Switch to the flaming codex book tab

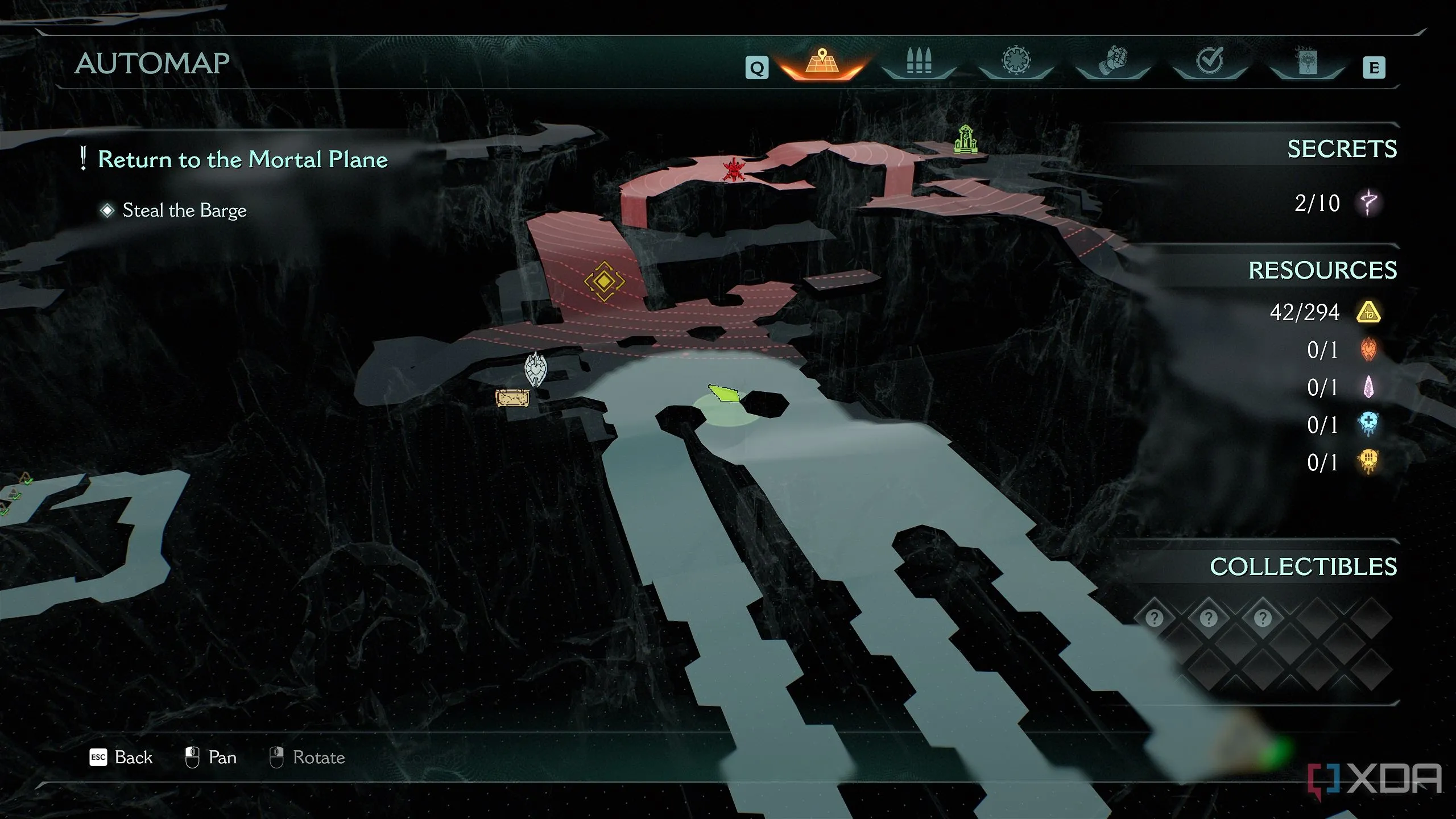pos(1306,61)
